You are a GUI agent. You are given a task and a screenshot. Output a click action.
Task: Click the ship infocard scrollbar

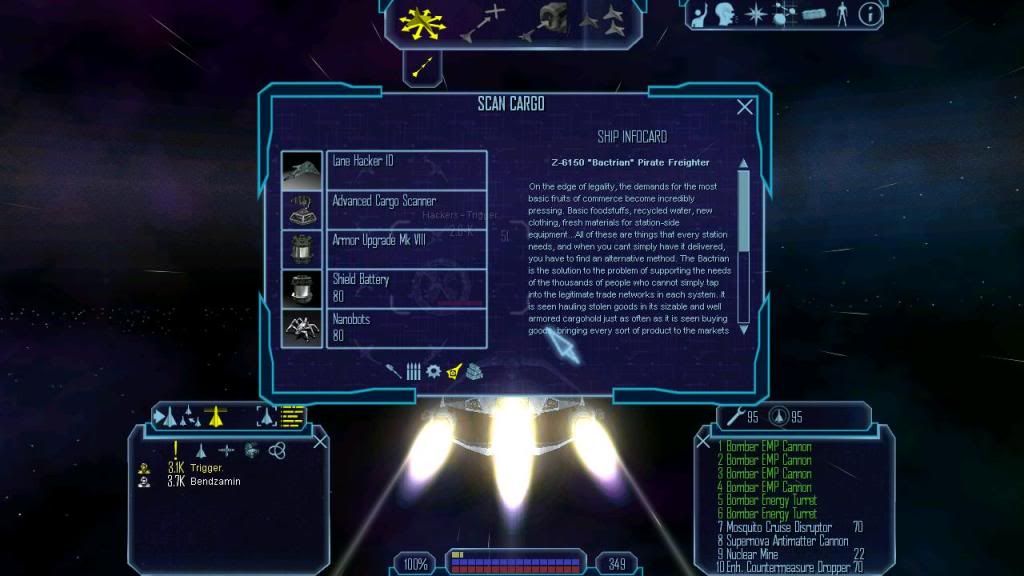743,210
